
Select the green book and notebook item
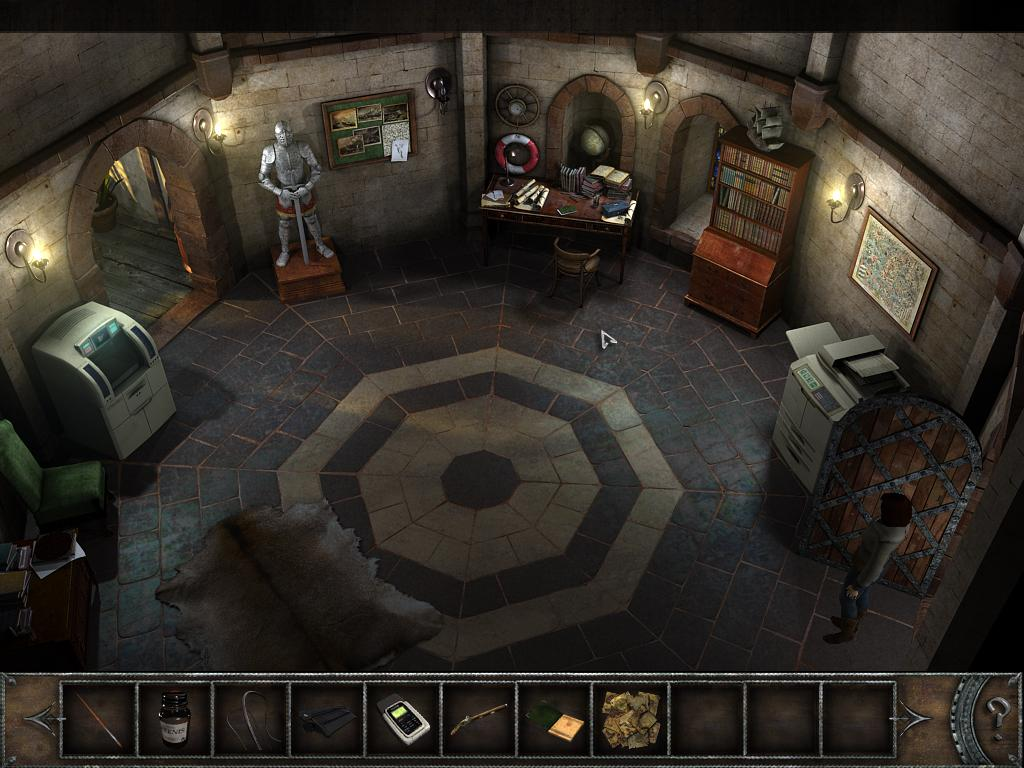point(555,720)
